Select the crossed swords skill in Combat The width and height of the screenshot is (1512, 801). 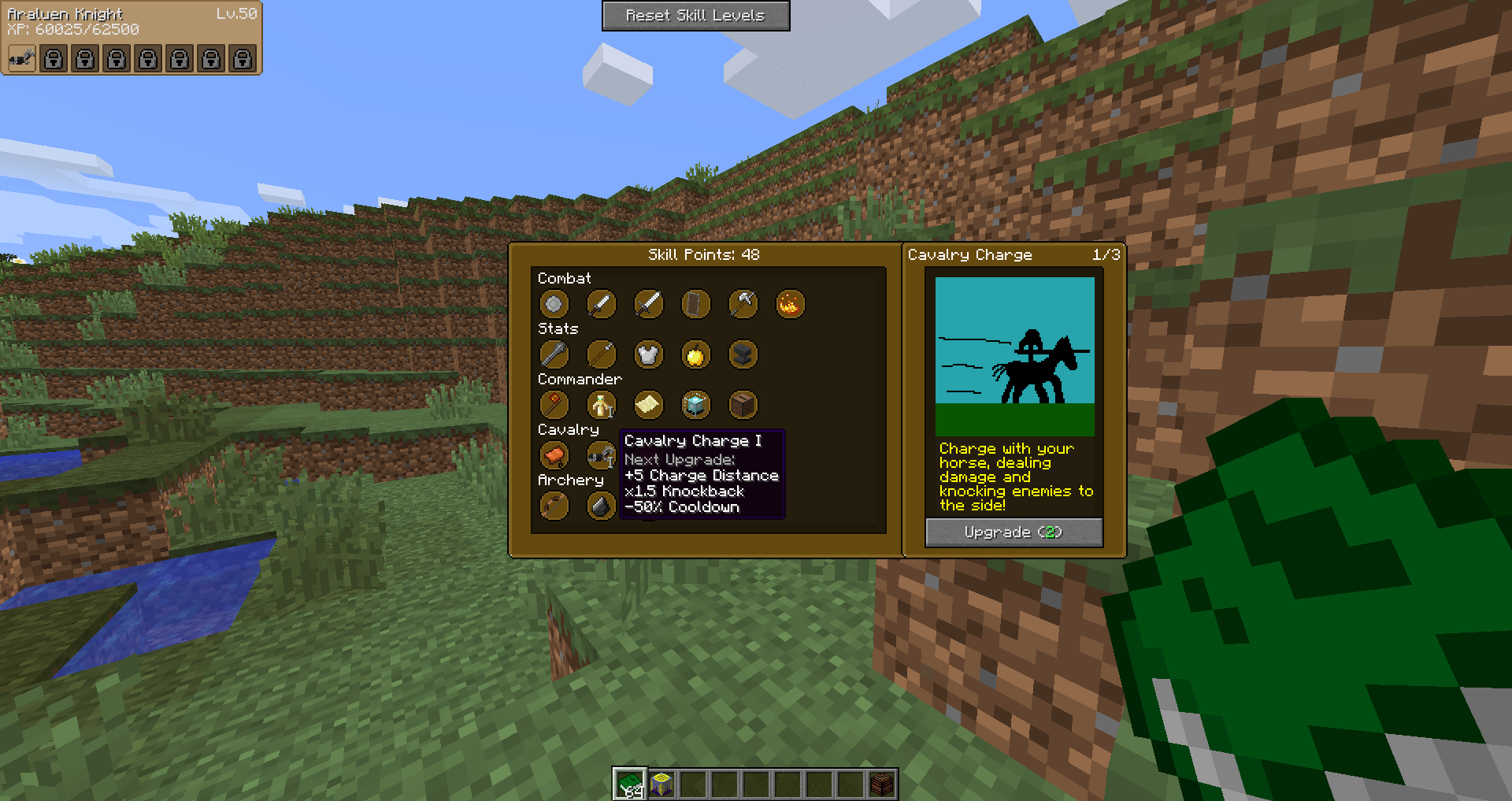tap(648, 303)
